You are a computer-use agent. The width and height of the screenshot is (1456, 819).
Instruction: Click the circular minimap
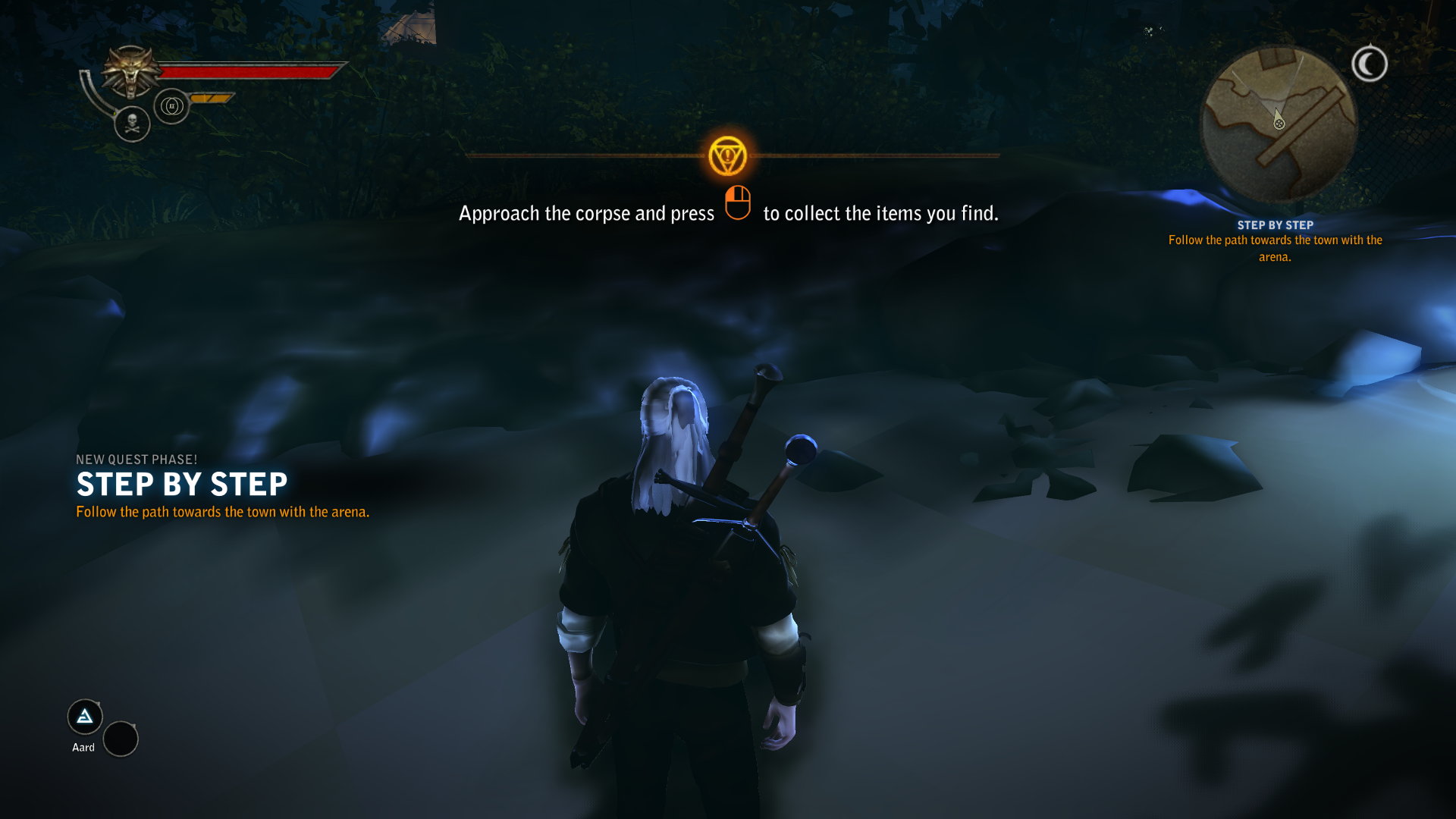(x=1279, y=124)
